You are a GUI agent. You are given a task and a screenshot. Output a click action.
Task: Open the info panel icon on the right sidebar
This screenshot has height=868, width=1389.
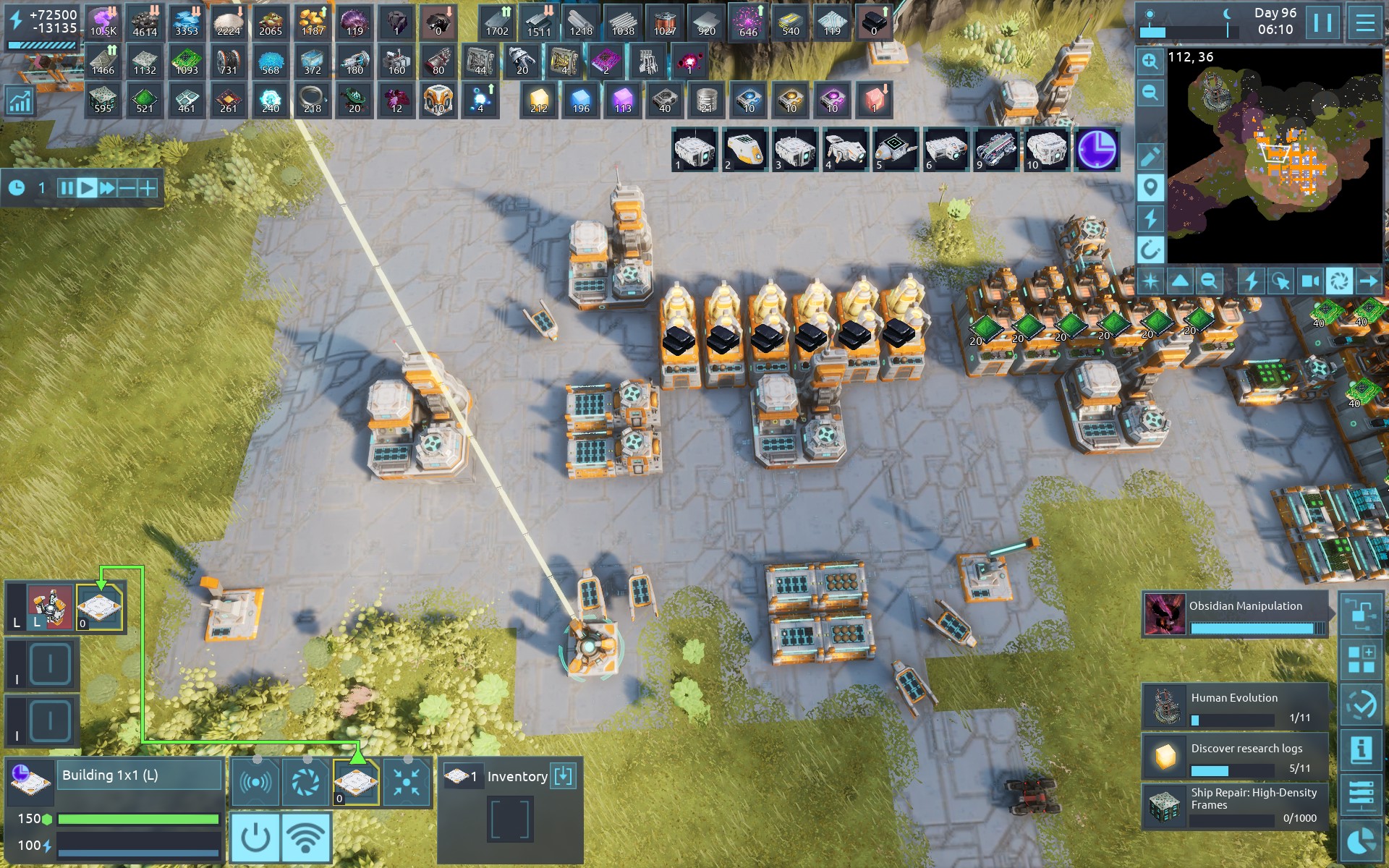click(x=1361, y=749)
